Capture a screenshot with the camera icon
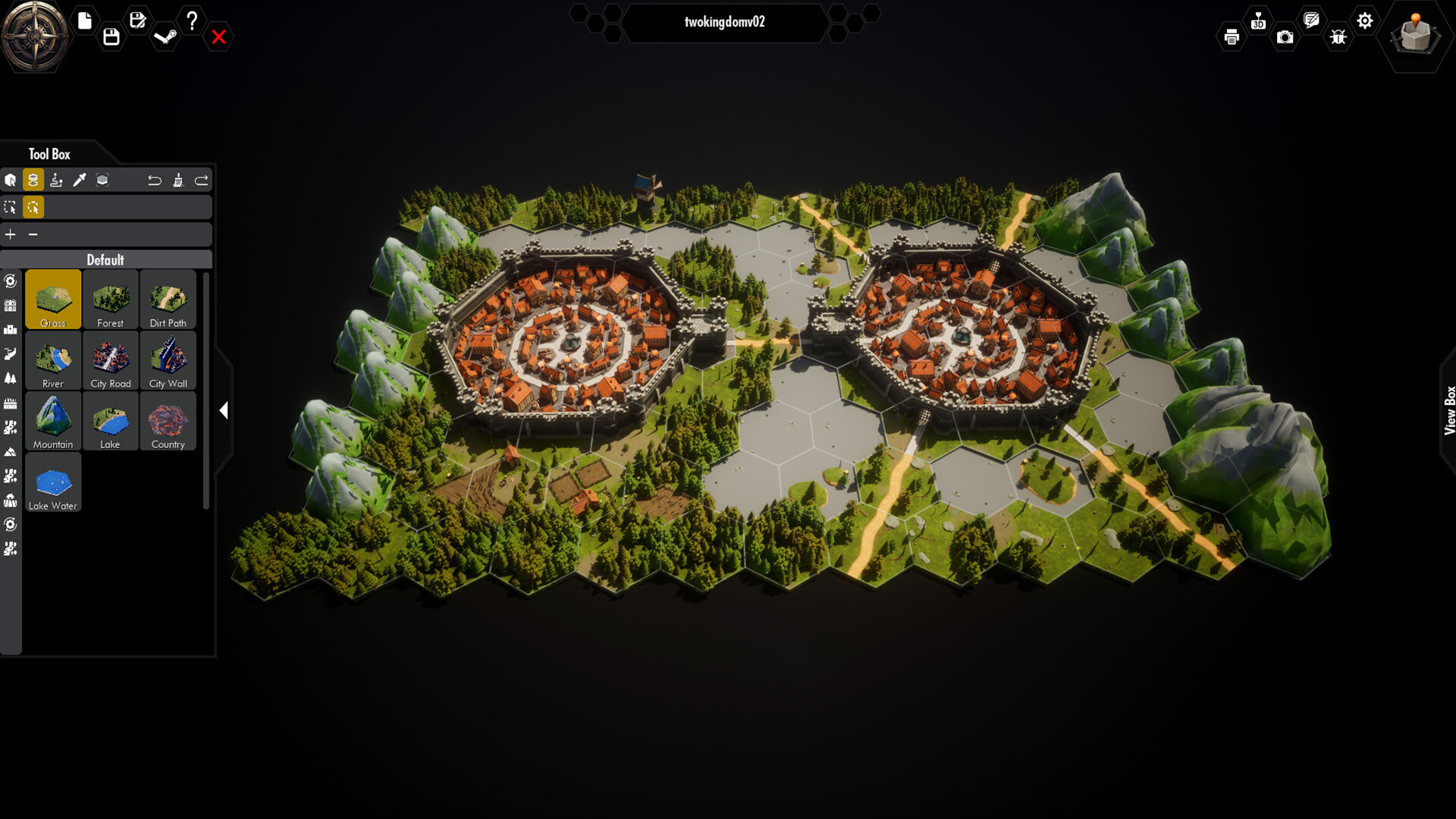The image size is (1456, 819). (x=1285, y=36)
